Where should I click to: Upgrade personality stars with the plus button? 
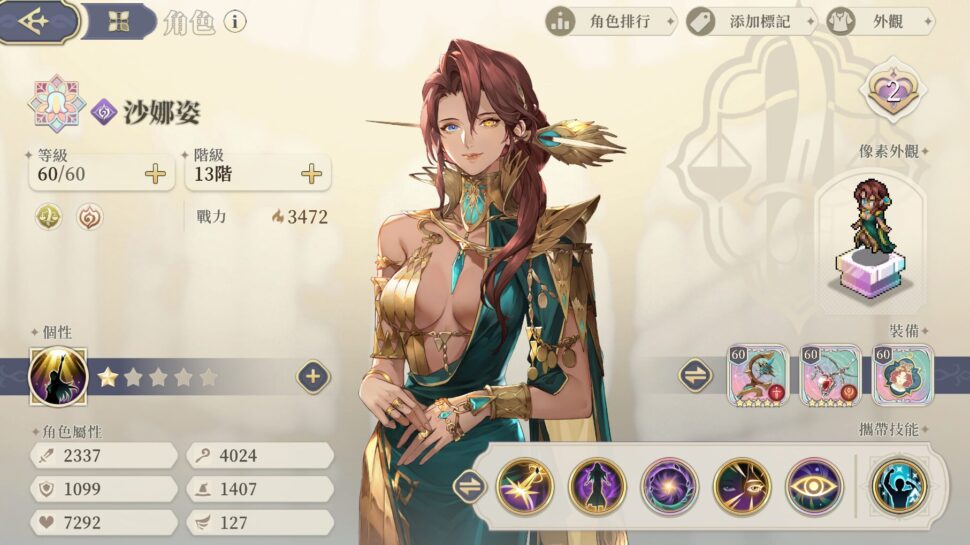313,377
